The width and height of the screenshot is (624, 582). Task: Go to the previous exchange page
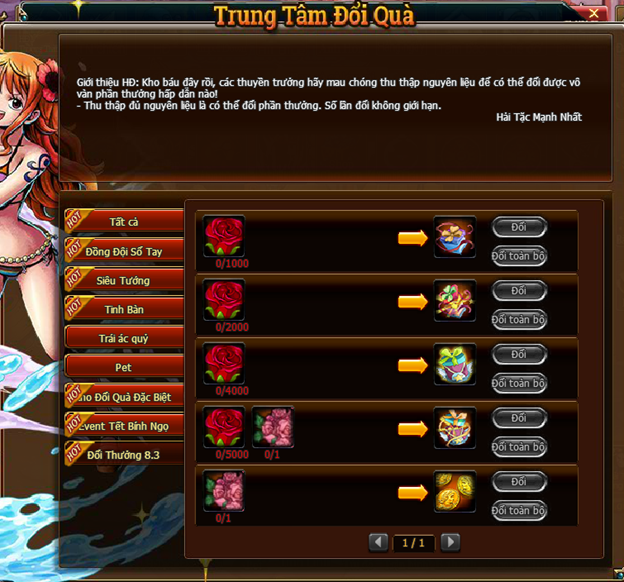pyautogui.click(x=379, y=542)
